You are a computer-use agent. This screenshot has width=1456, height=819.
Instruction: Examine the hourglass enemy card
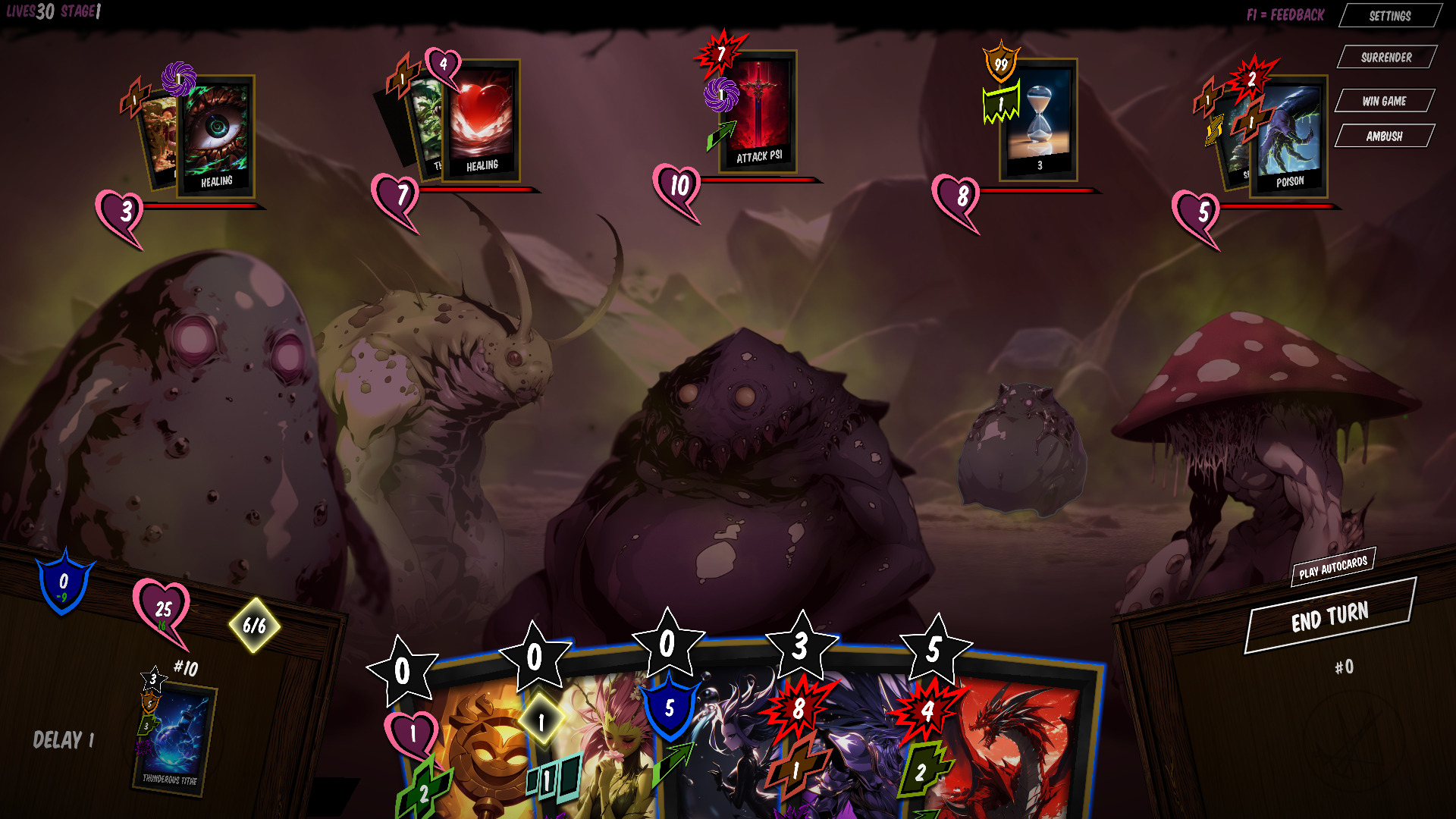[1038, 120]
